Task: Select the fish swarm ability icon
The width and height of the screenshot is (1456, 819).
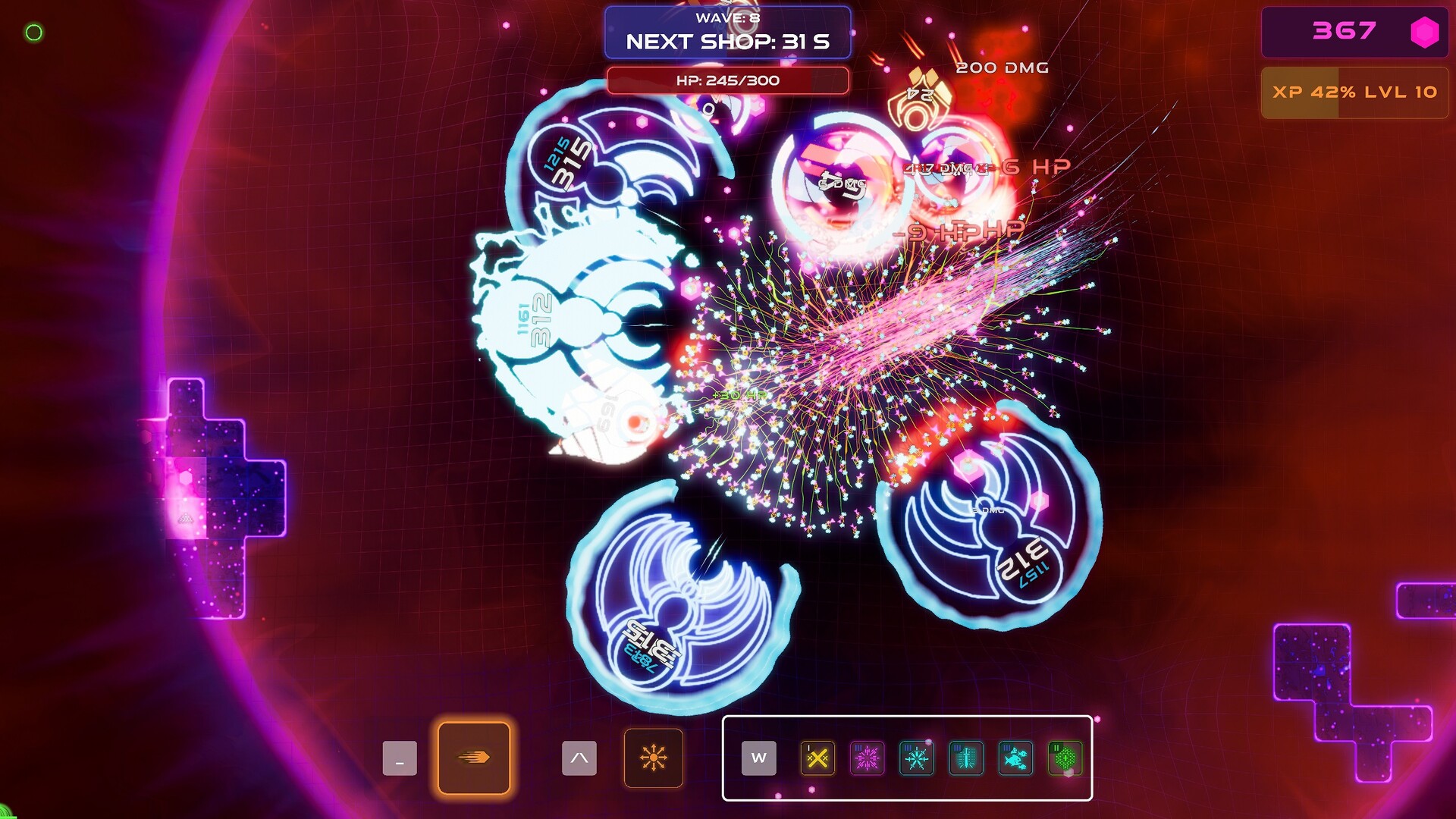Action: (1014, 758)
